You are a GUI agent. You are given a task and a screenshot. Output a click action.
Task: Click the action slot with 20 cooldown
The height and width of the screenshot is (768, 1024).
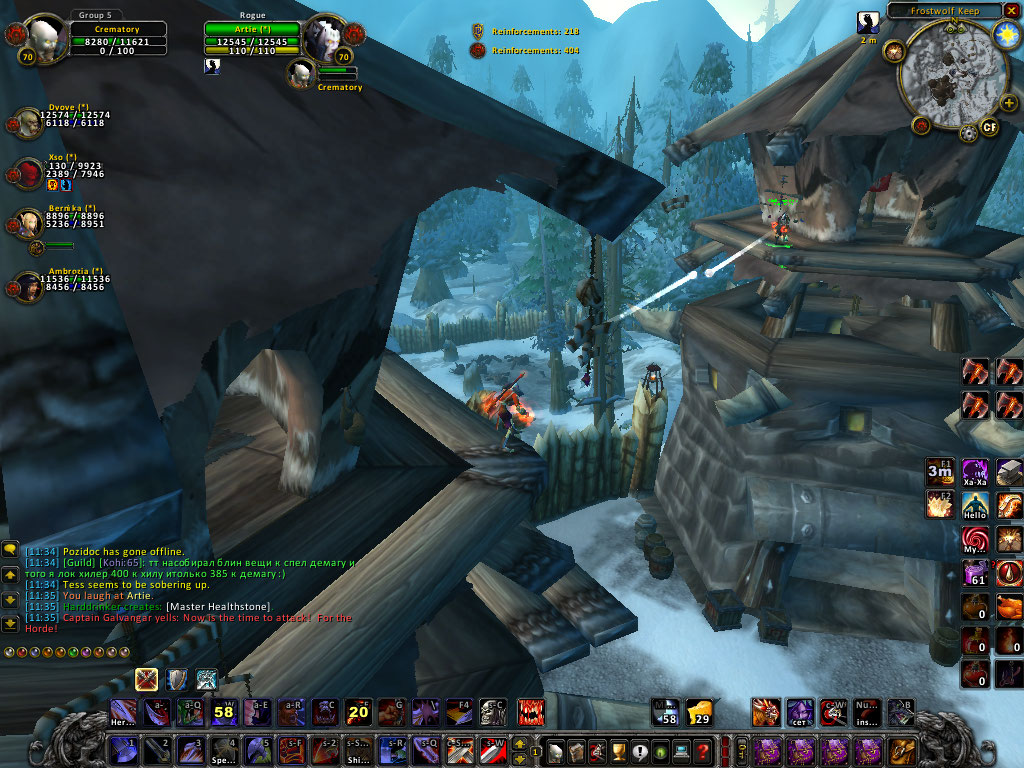coord(359,712)
